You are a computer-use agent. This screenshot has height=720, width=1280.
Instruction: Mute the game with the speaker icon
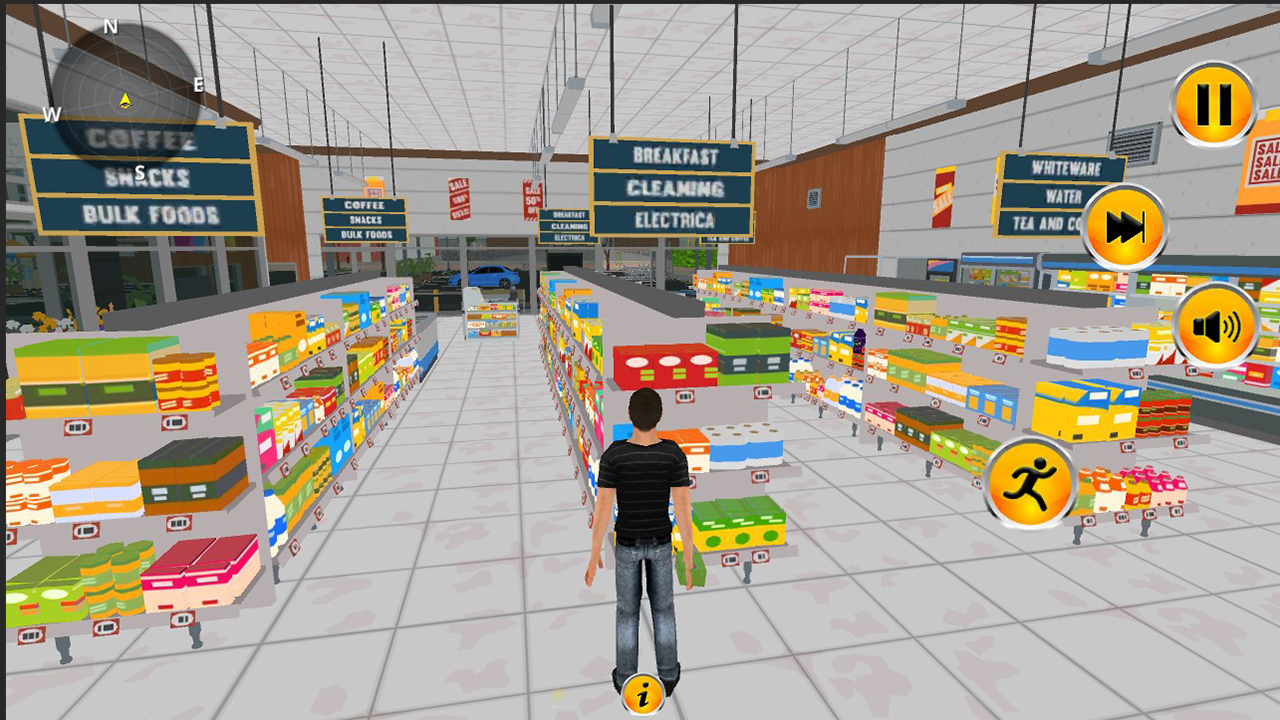(x=1218, y=323)
